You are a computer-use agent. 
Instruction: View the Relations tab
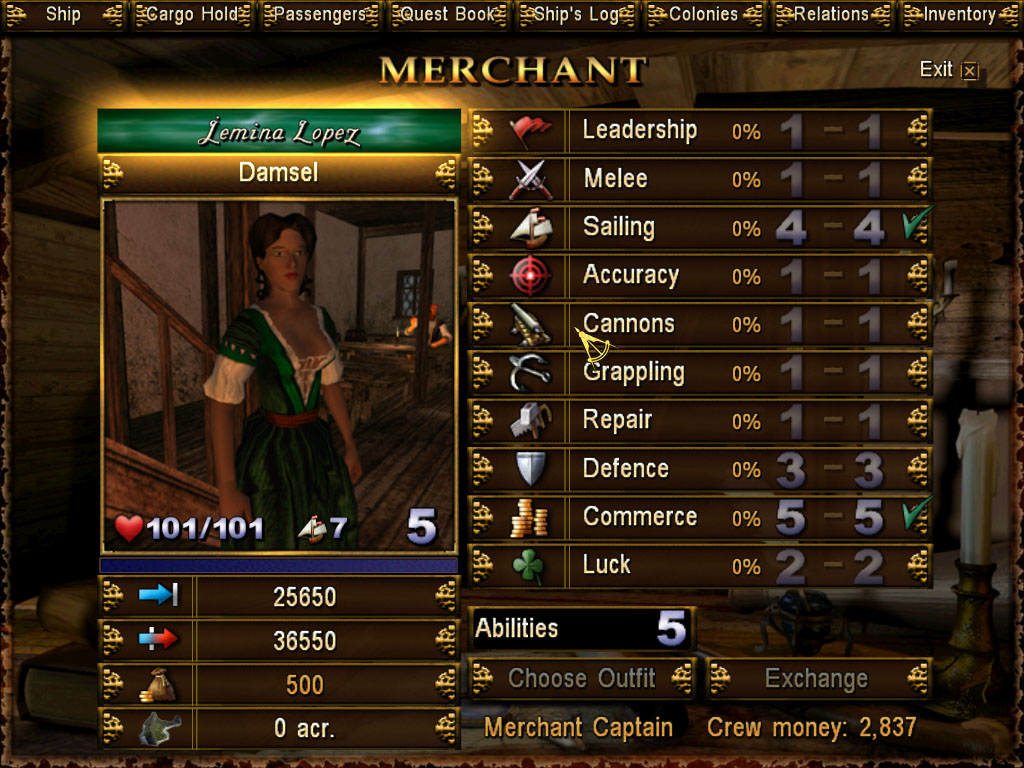(831, 15)
